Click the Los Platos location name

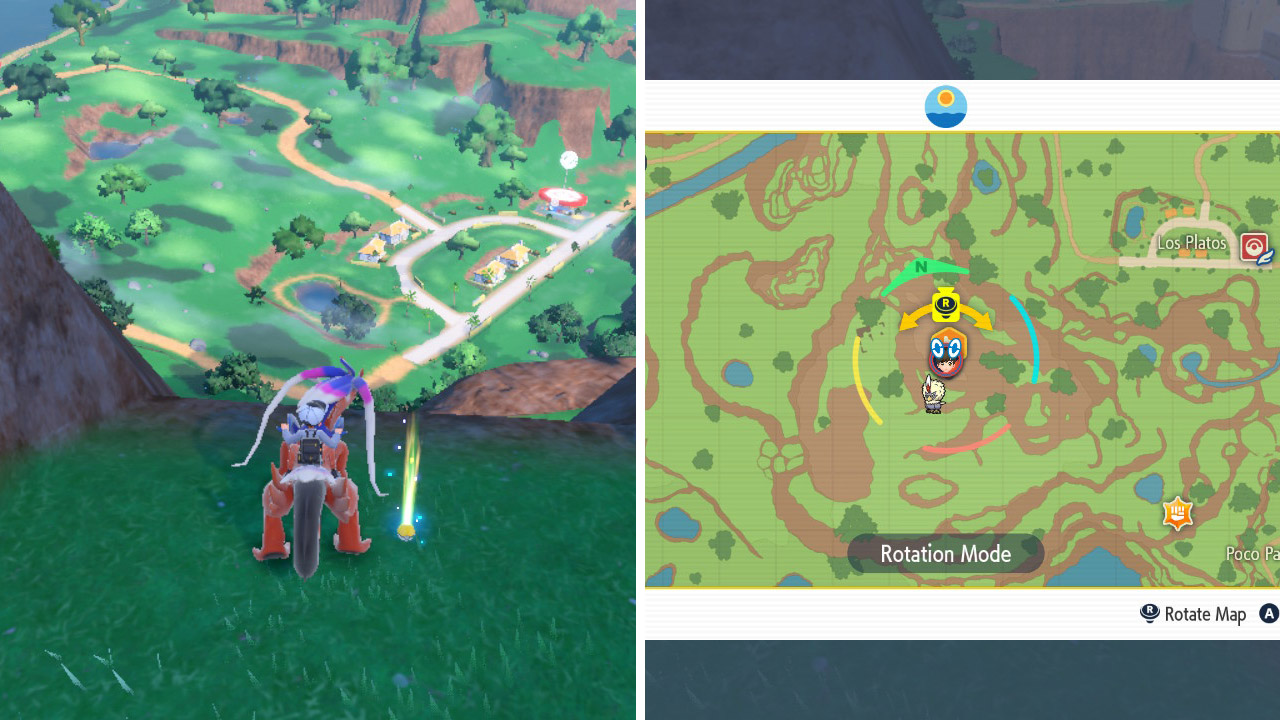point(1193,242)
